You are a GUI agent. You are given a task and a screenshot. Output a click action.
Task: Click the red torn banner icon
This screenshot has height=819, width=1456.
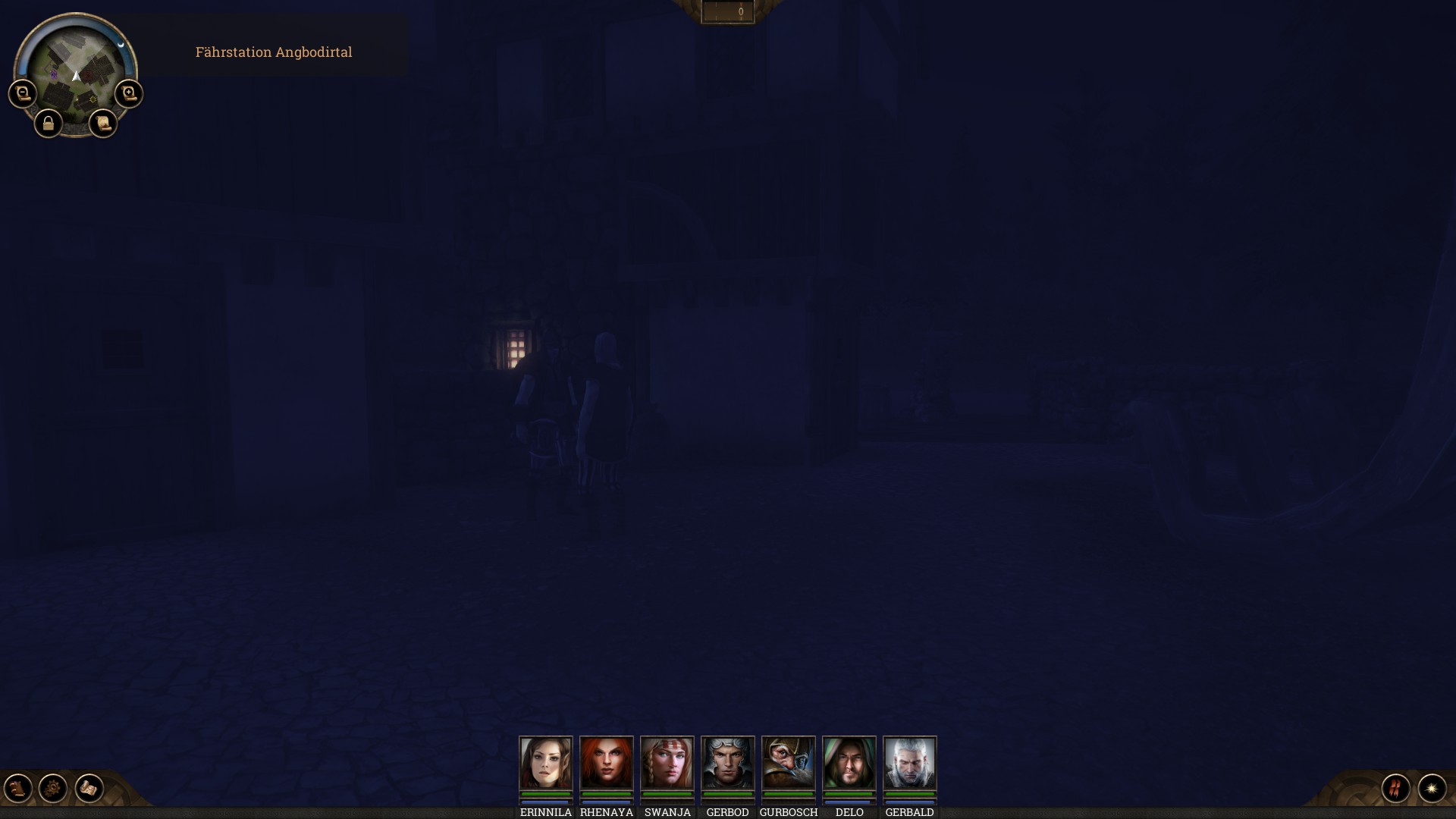(1395, 789)
